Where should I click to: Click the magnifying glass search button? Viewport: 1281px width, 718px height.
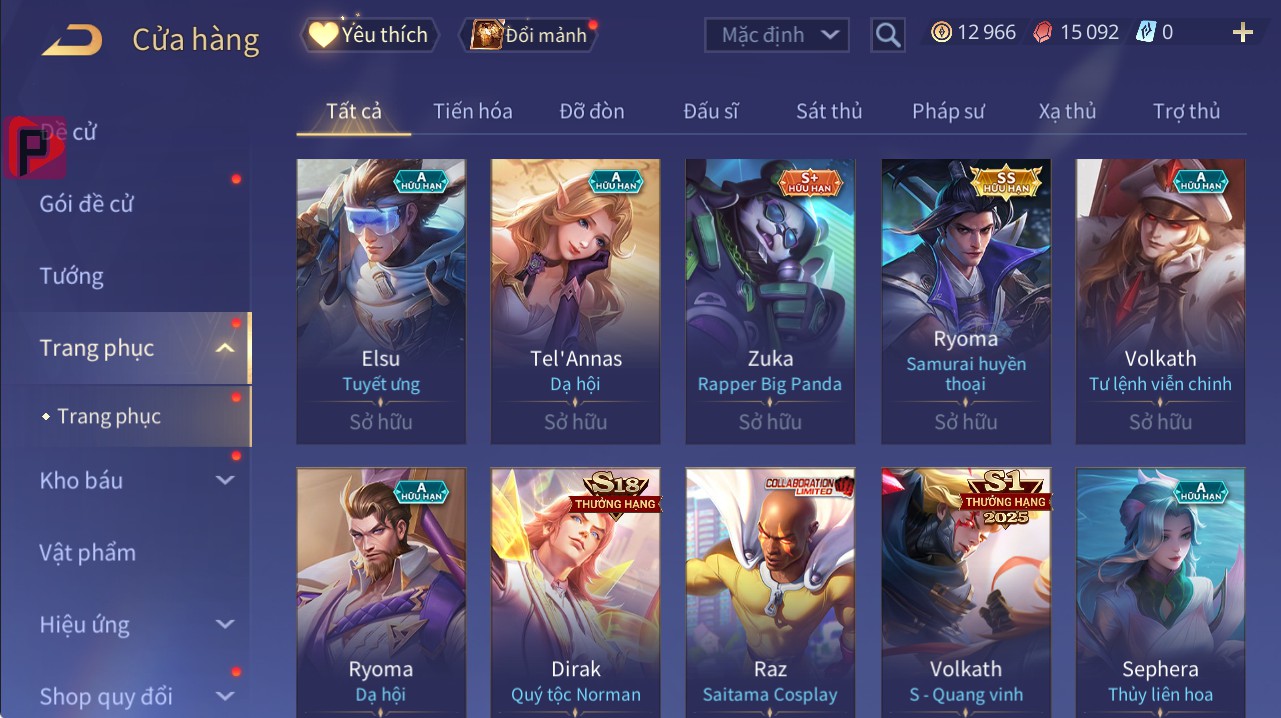click(887, 36)
